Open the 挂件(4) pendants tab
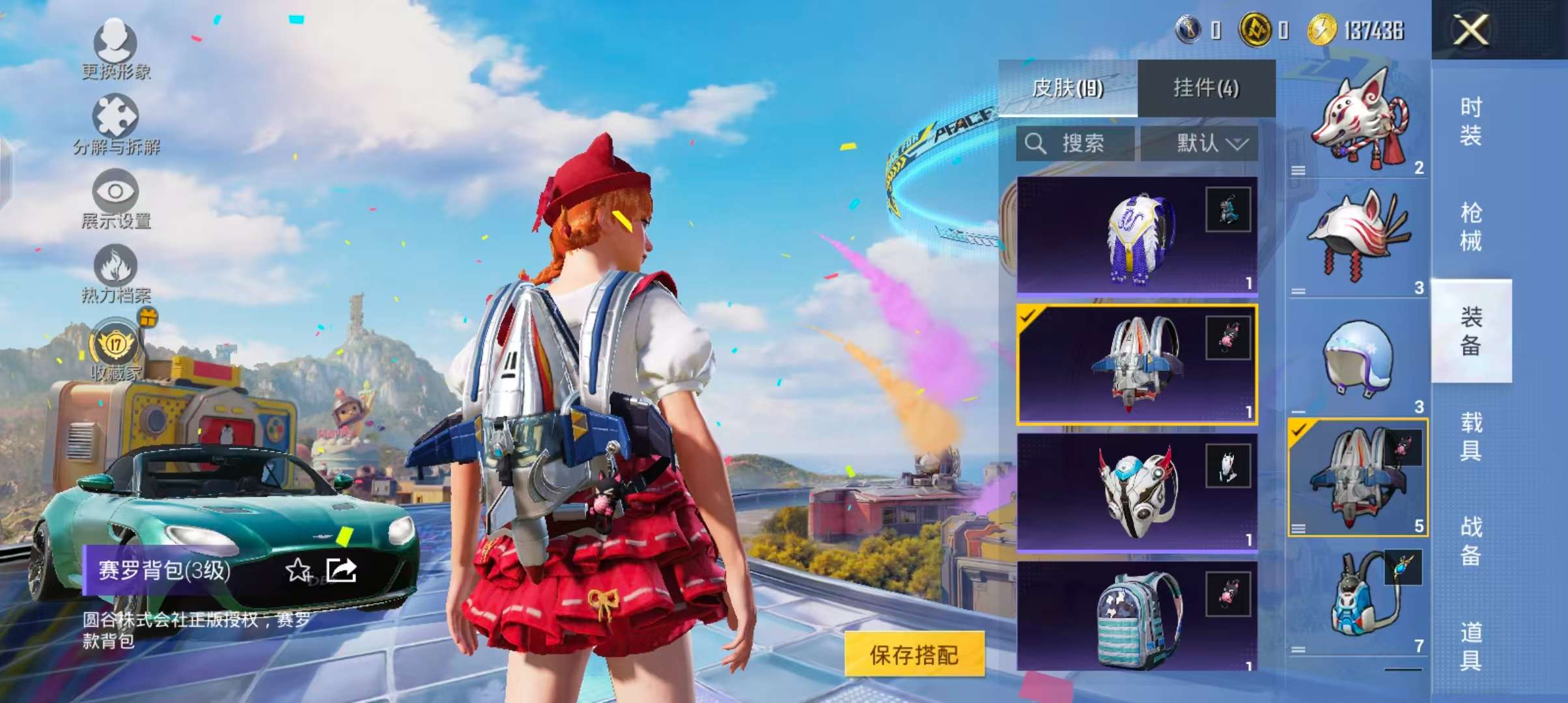The image size is (1568, 703). click(1206, 88)
